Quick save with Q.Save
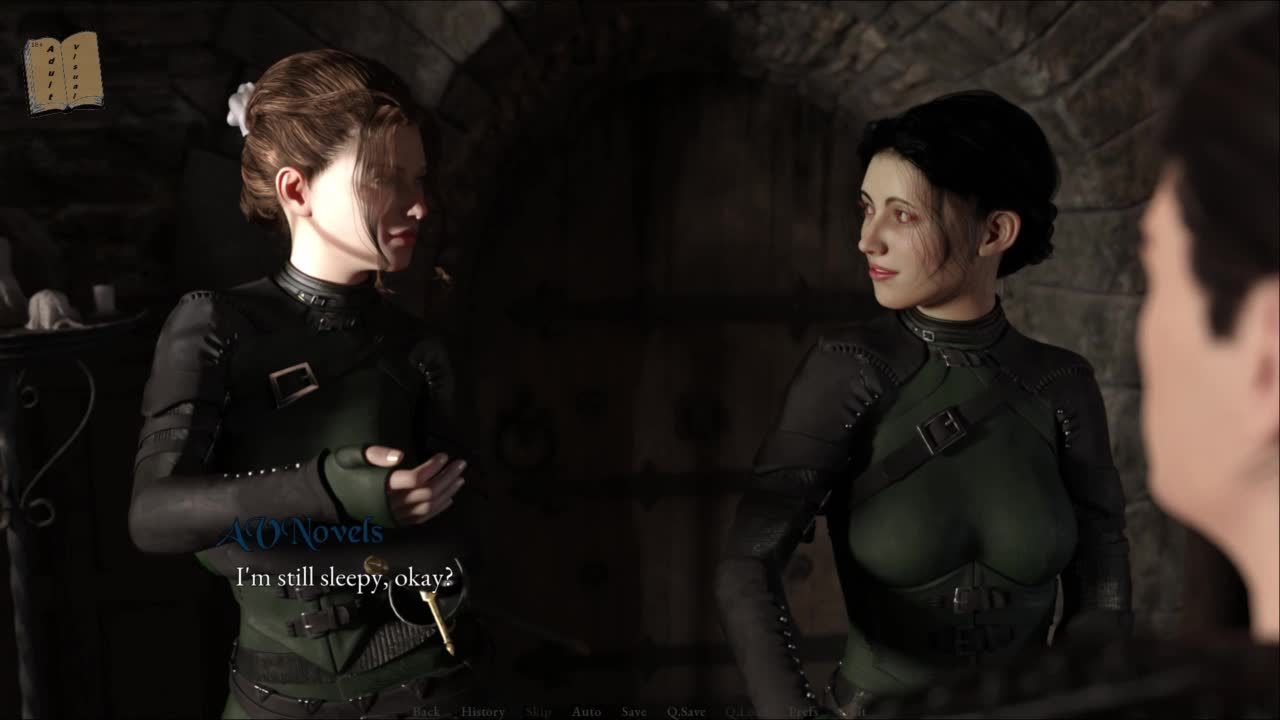This screenshot has height=720, width=1280. (686, 712)
